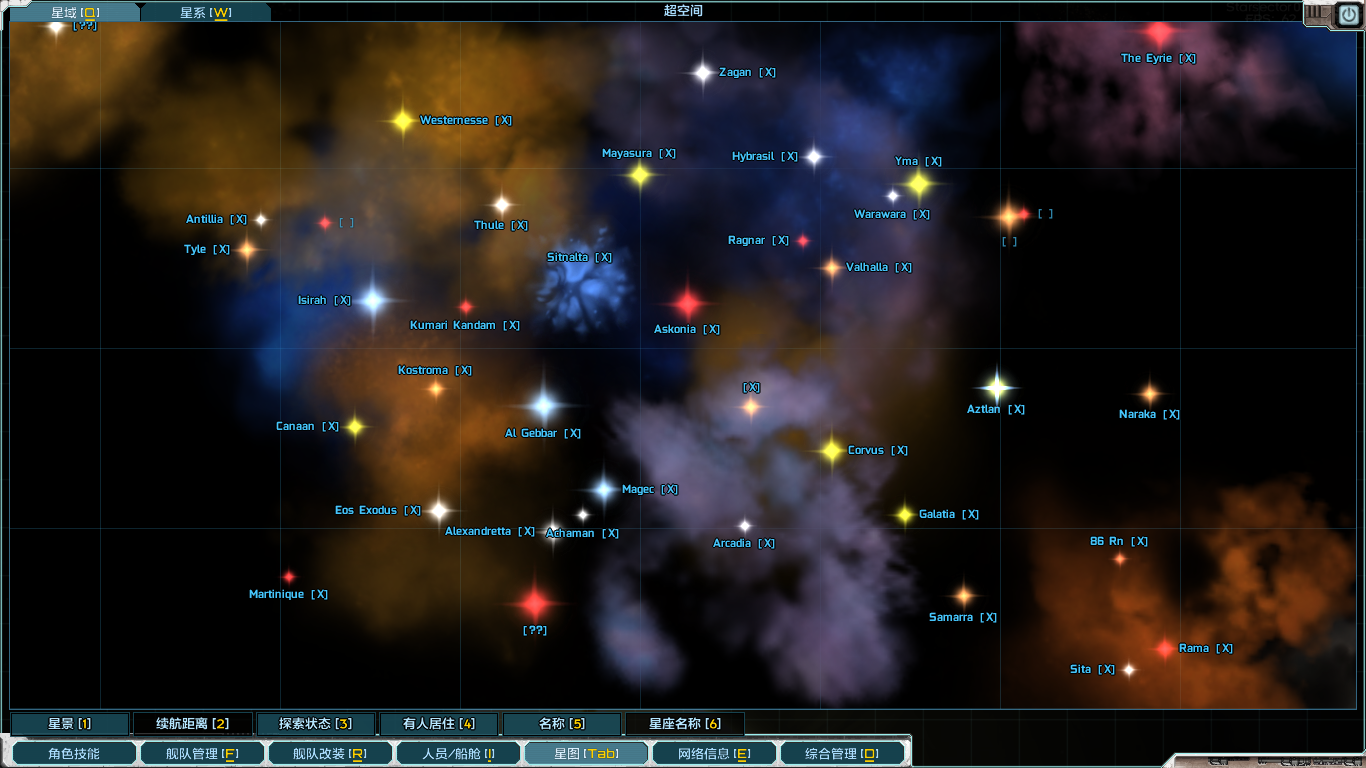This screenshot has width=1366, height=768.
Task: Open the 舰队改装 fleet refit screen
Action: tap(330, 753)
